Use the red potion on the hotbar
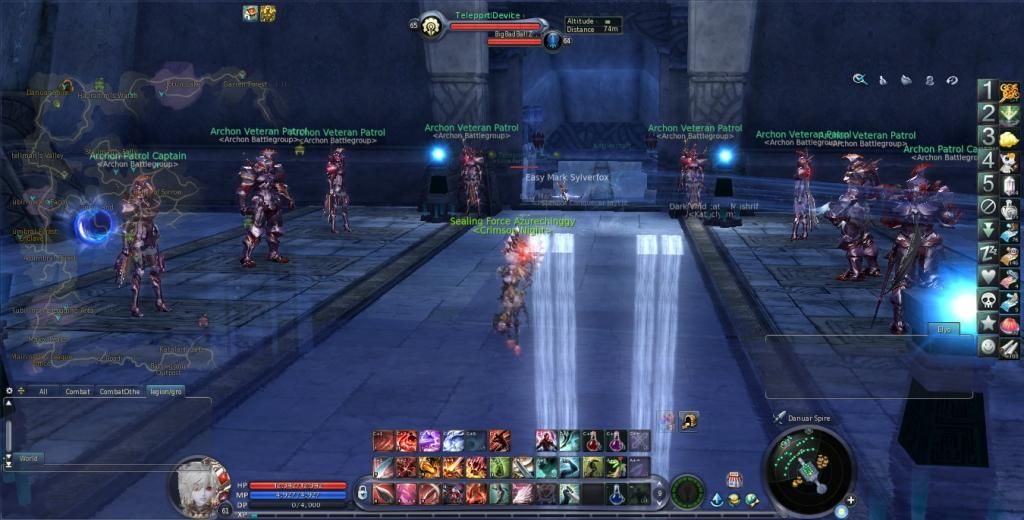Screen dimensions: 1024x520 pos(593,441)
